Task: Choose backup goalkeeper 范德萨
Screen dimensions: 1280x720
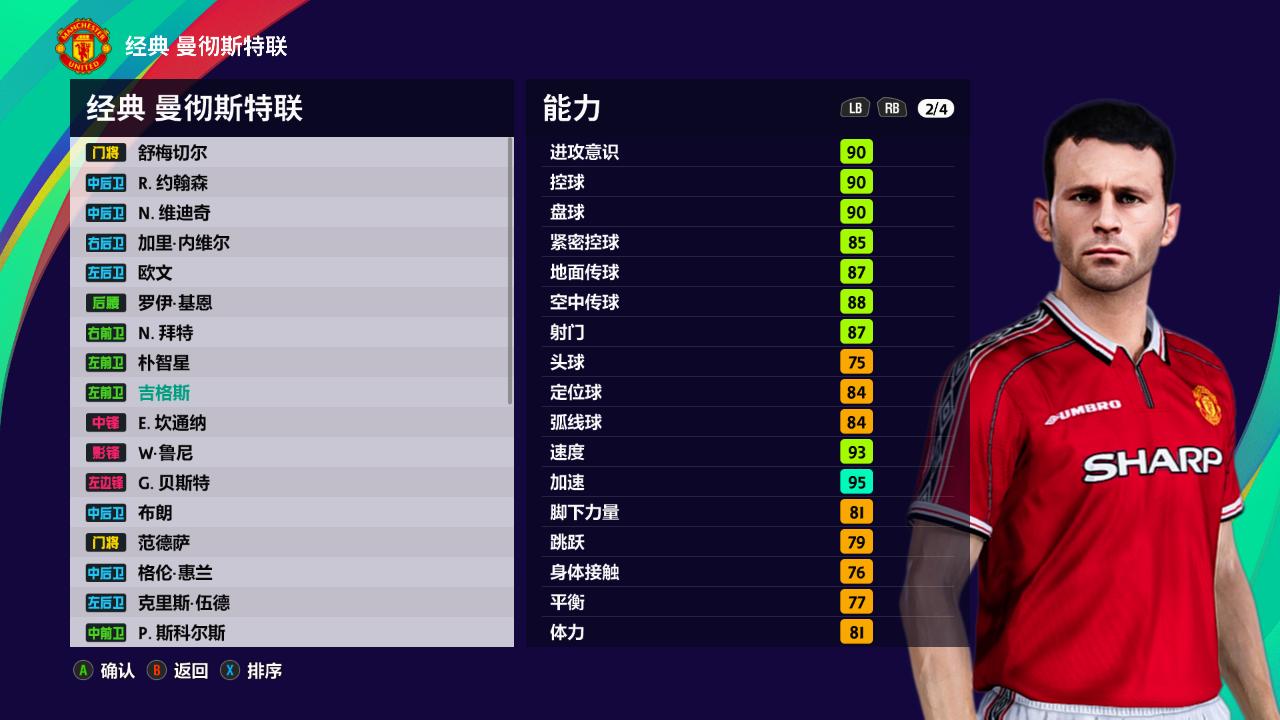Action: click(x=290, y=543)
